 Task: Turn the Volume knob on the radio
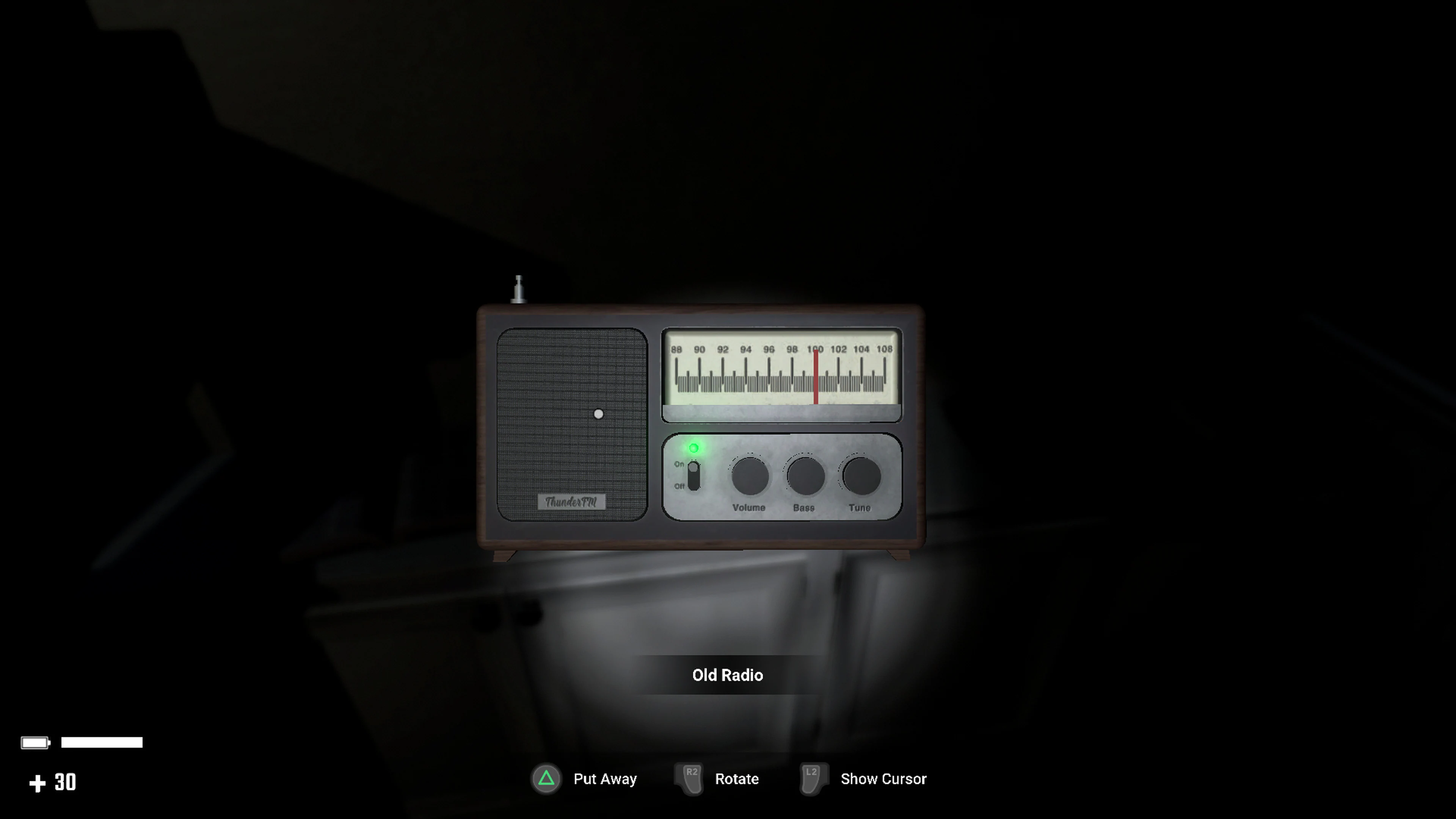tap(750, 477)
